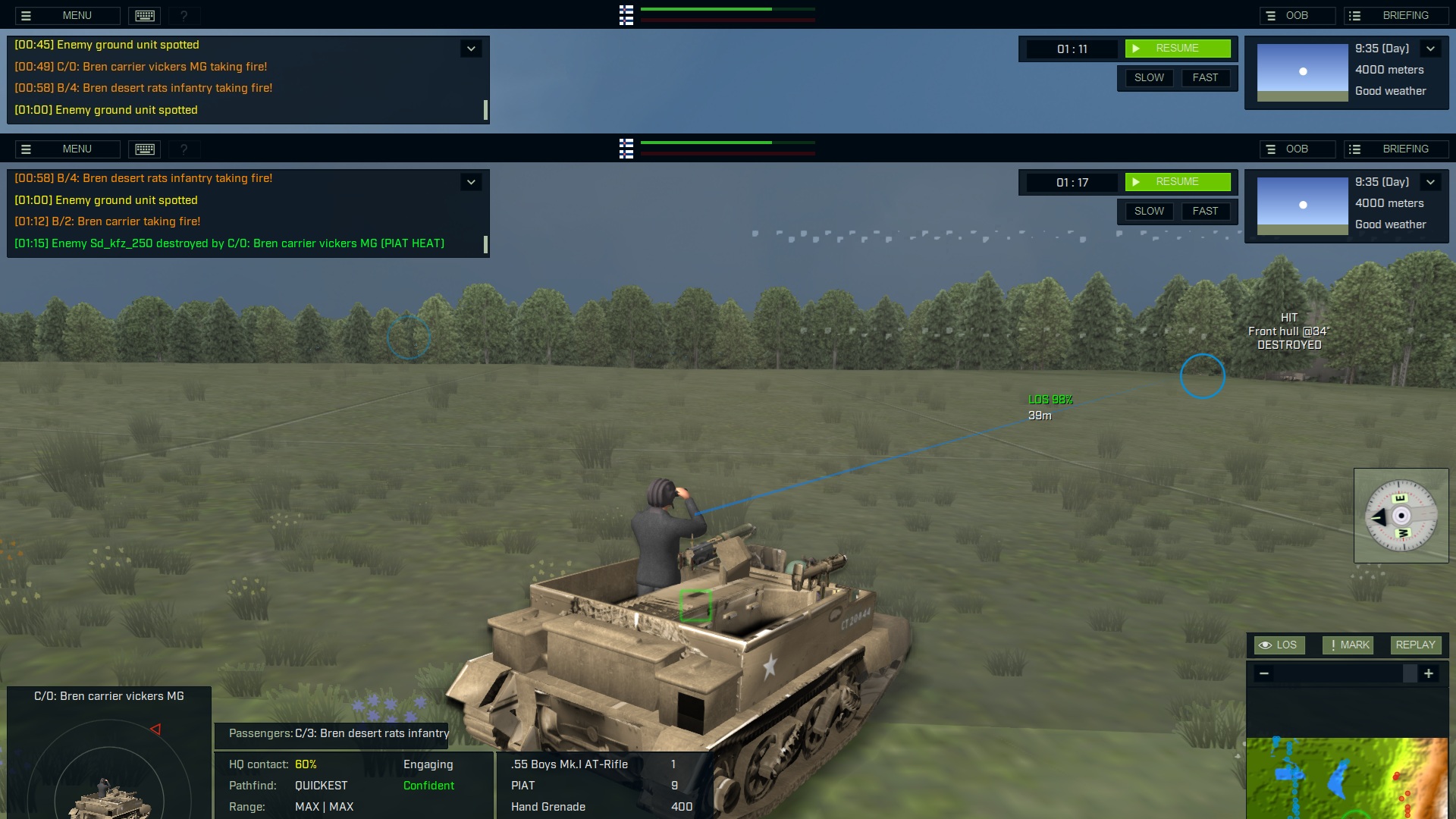The height and width of the screenshot is (819, 1456).
Task: Switch to the BRIEFING panel
Action: click(x=1406, y=14)
